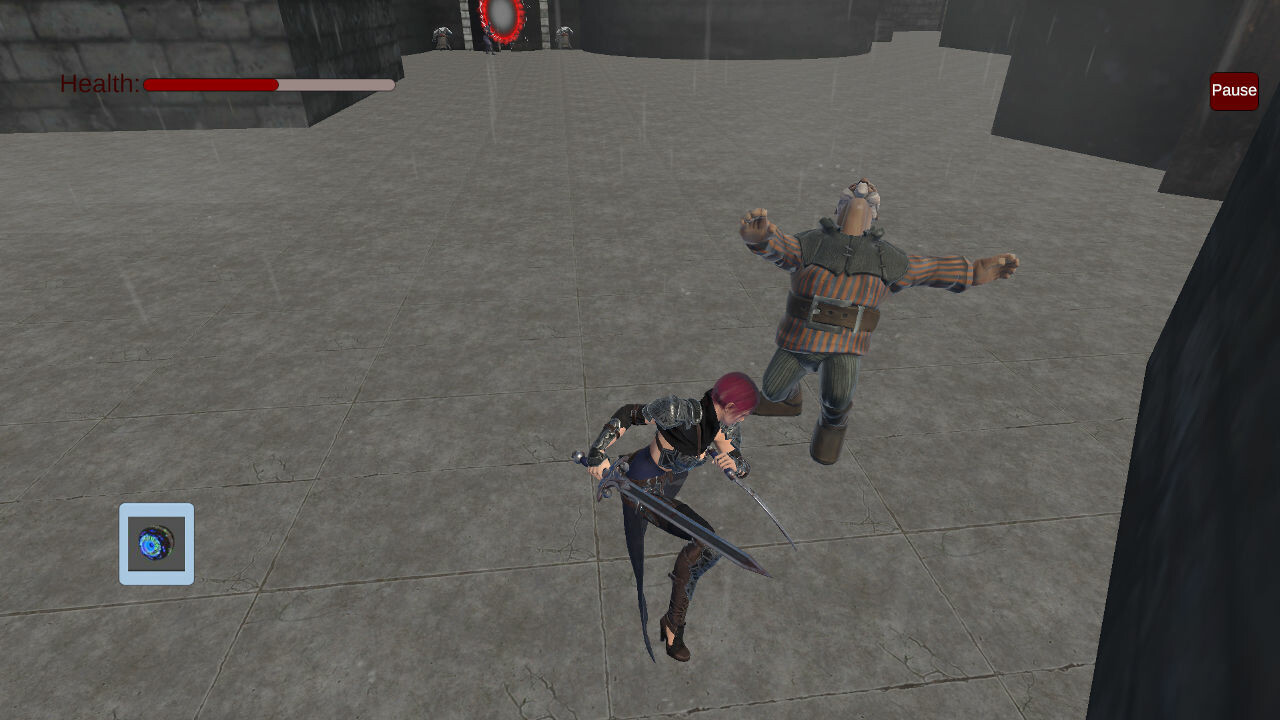Click the glowing red portal
1280x720 pixels.
(x=500, y=18)
